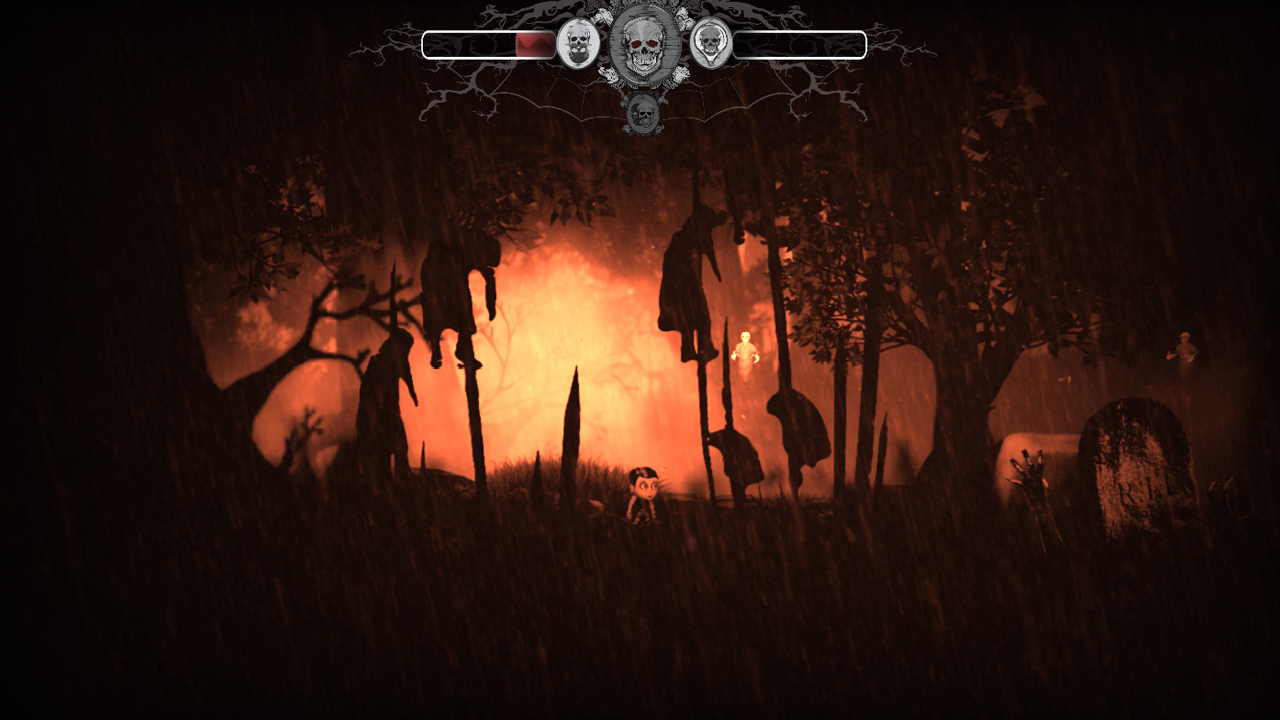Click the right teardrop skull icon
The image size is (1280, 720).
coord(712,42)
